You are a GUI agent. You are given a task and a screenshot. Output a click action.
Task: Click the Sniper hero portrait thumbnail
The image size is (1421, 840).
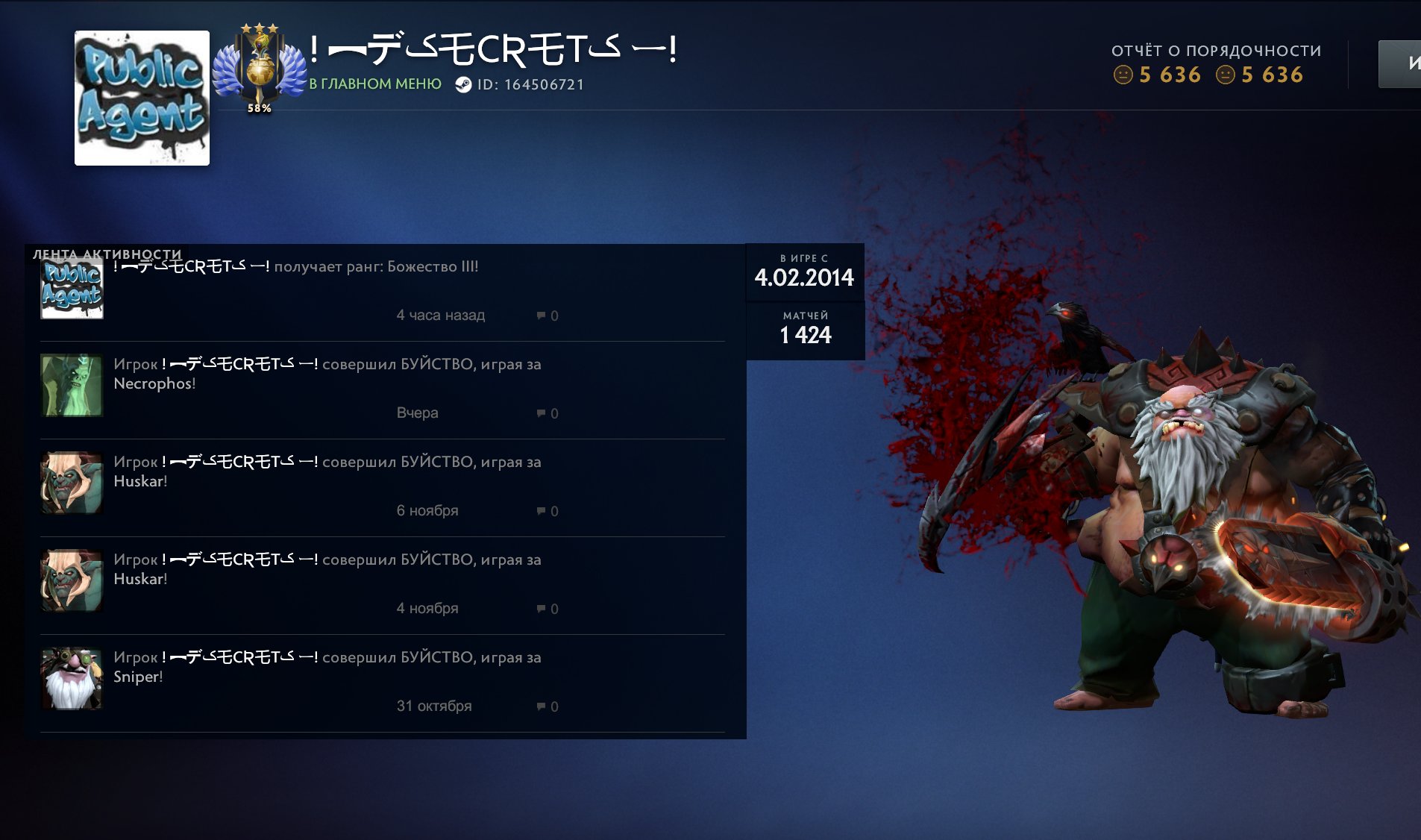(x=72, y=680)
